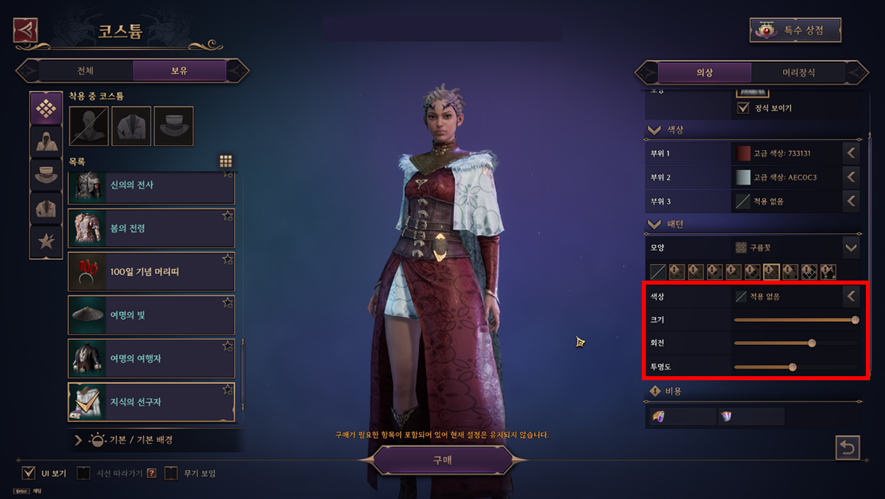Toggle the 장식 보이기 checkbox
885x499 pixels.
click(x=743, y=108)
